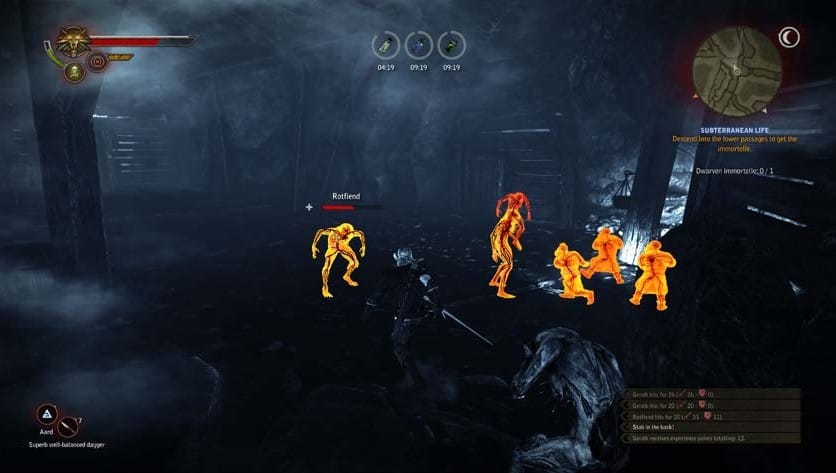Viewport: 836px width, 473px height.
Task: Click the red spiral icon beside the medallion
Action: point(97,62)
